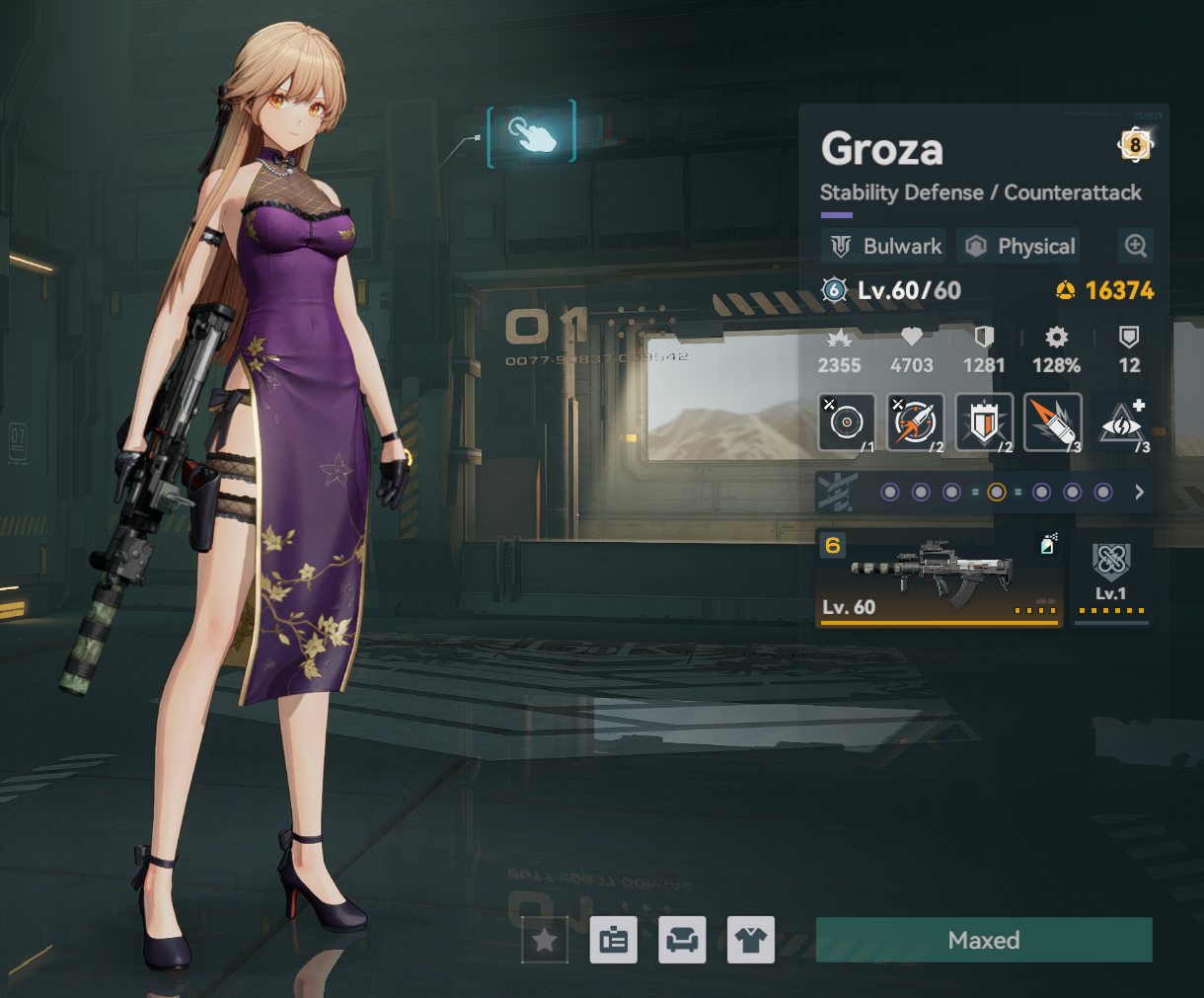Viewport: 1204px width, 998px height.
Task: Select the crosshair target skill icon
Action: [x=847, y=422]
